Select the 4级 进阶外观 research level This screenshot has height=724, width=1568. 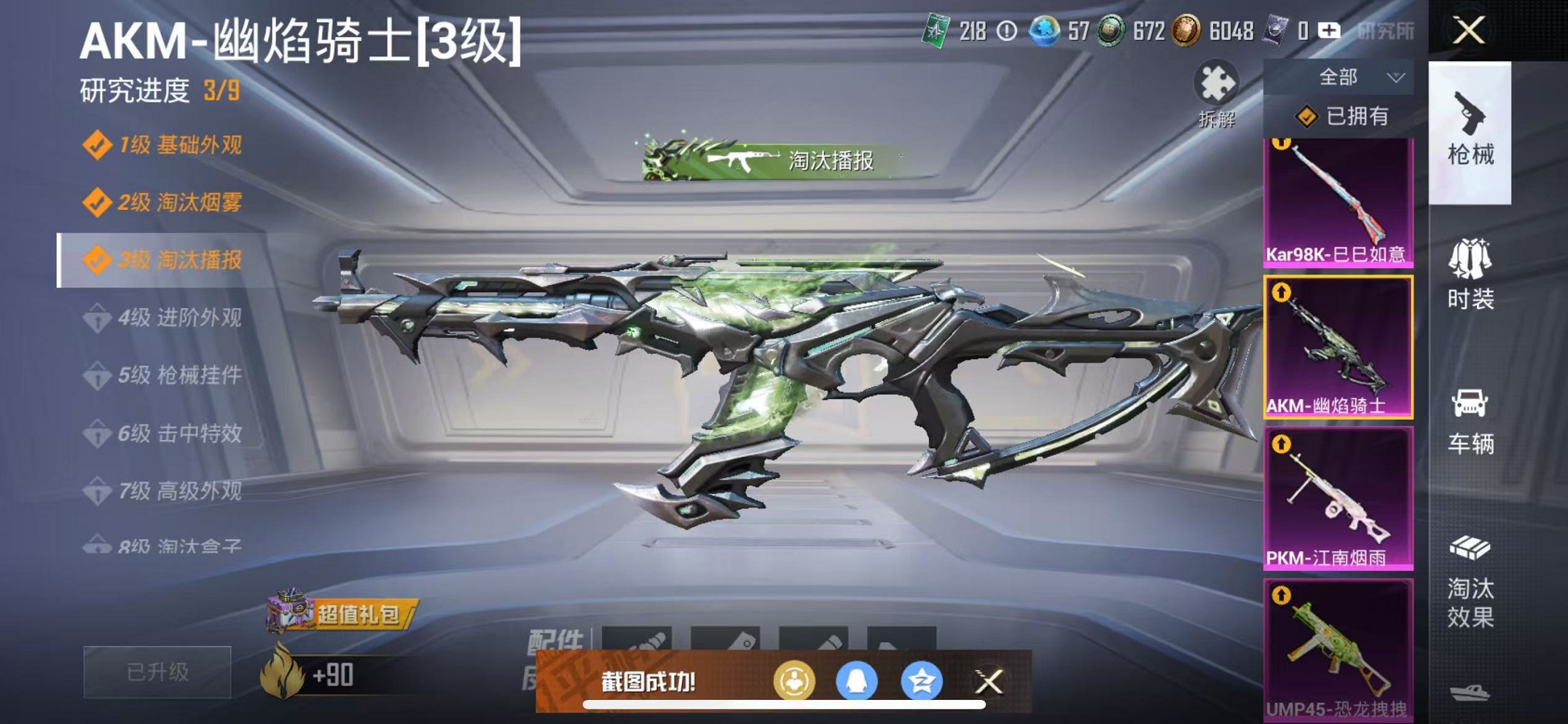tap(179, 318)
